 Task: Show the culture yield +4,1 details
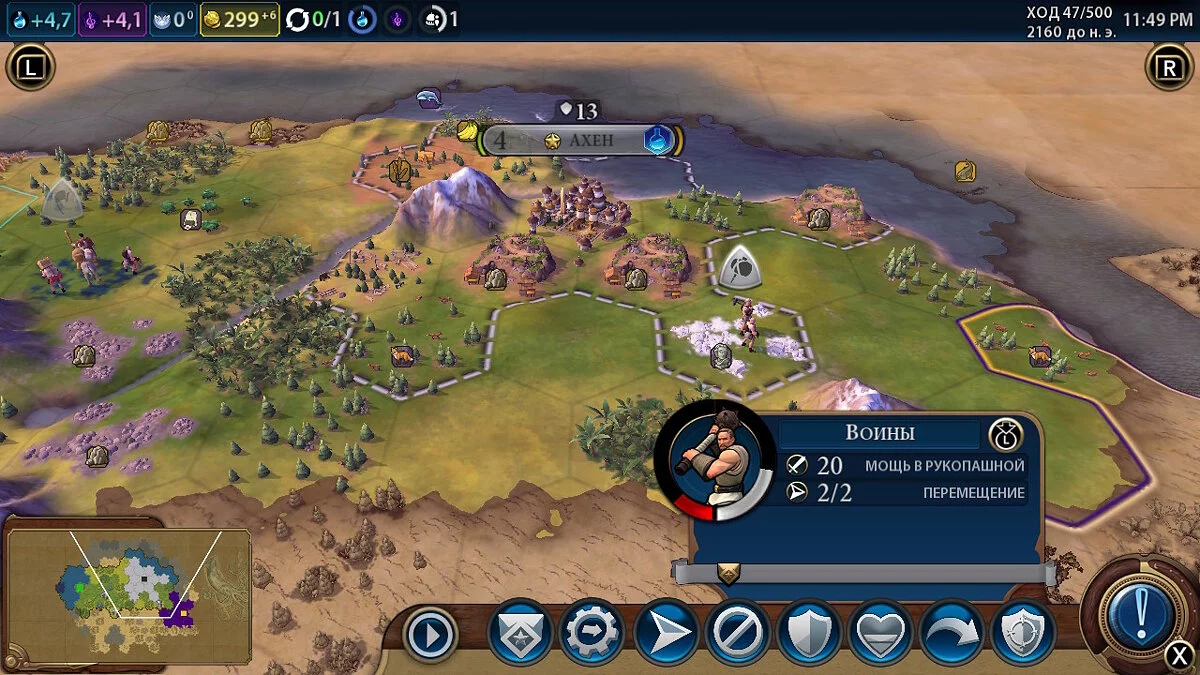(112, 19)
